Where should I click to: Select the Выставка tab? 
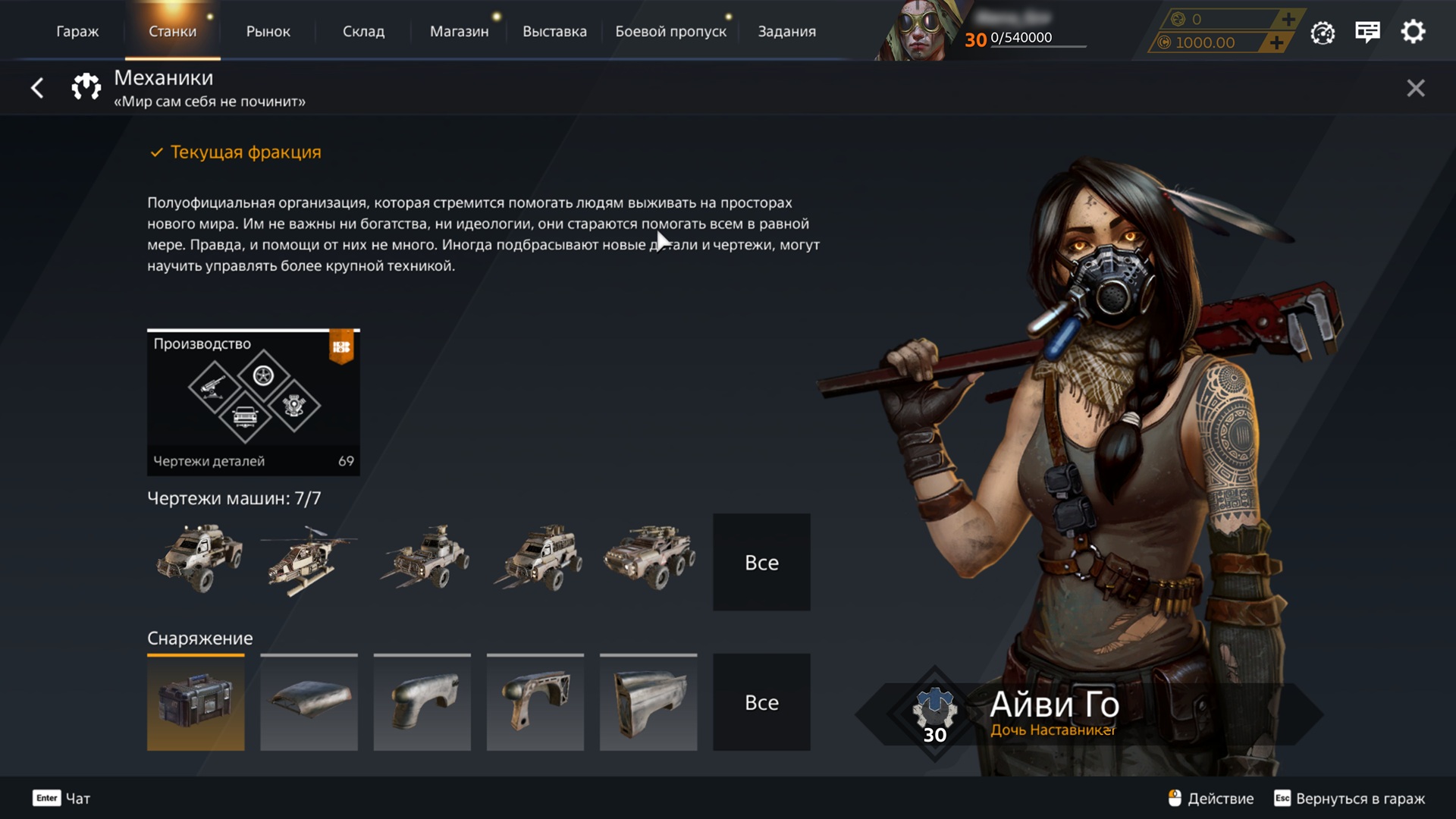click(x=554, y=31)
